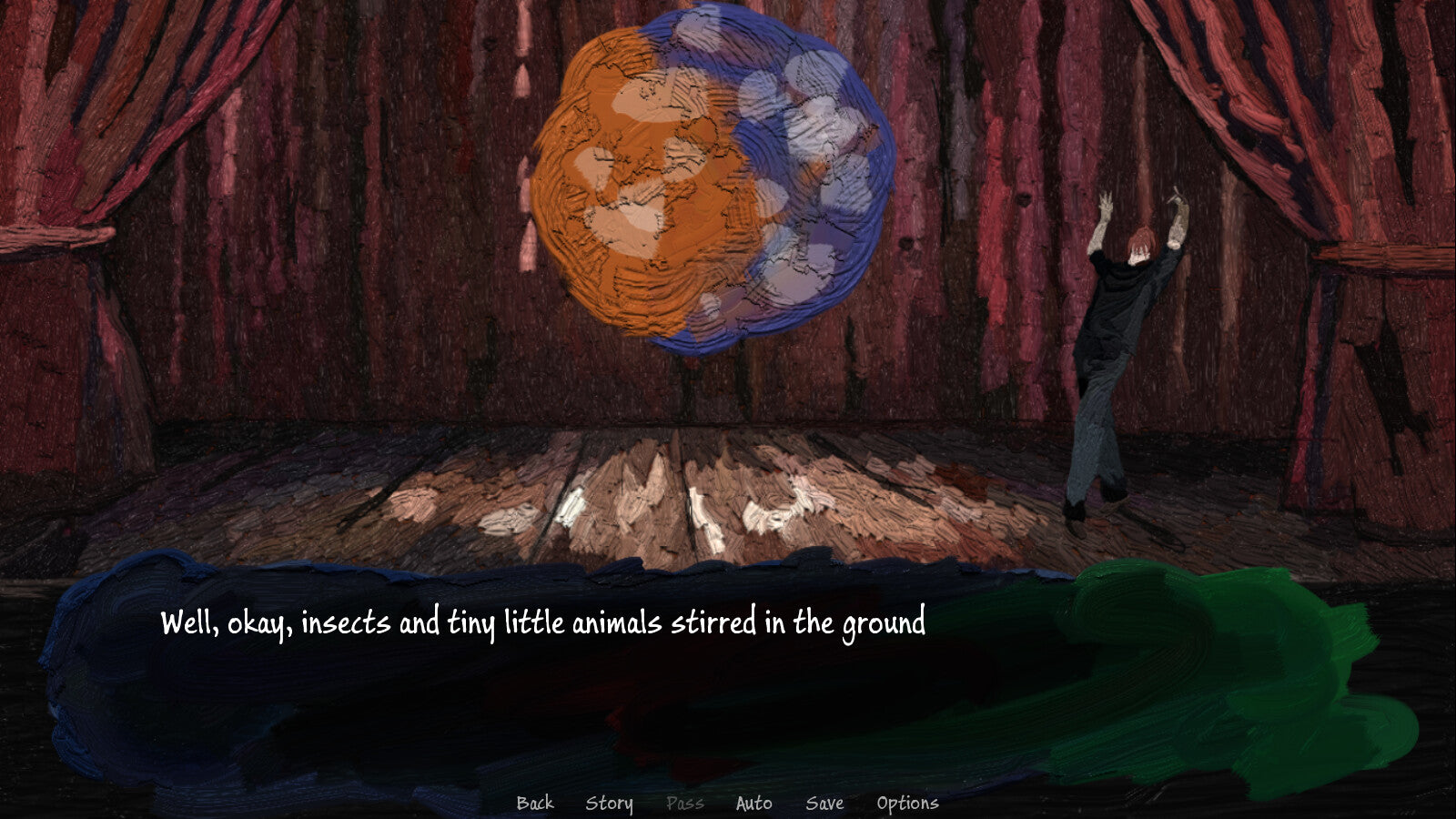Open the Options menu
1456x819 pixels.
point(907,803)
